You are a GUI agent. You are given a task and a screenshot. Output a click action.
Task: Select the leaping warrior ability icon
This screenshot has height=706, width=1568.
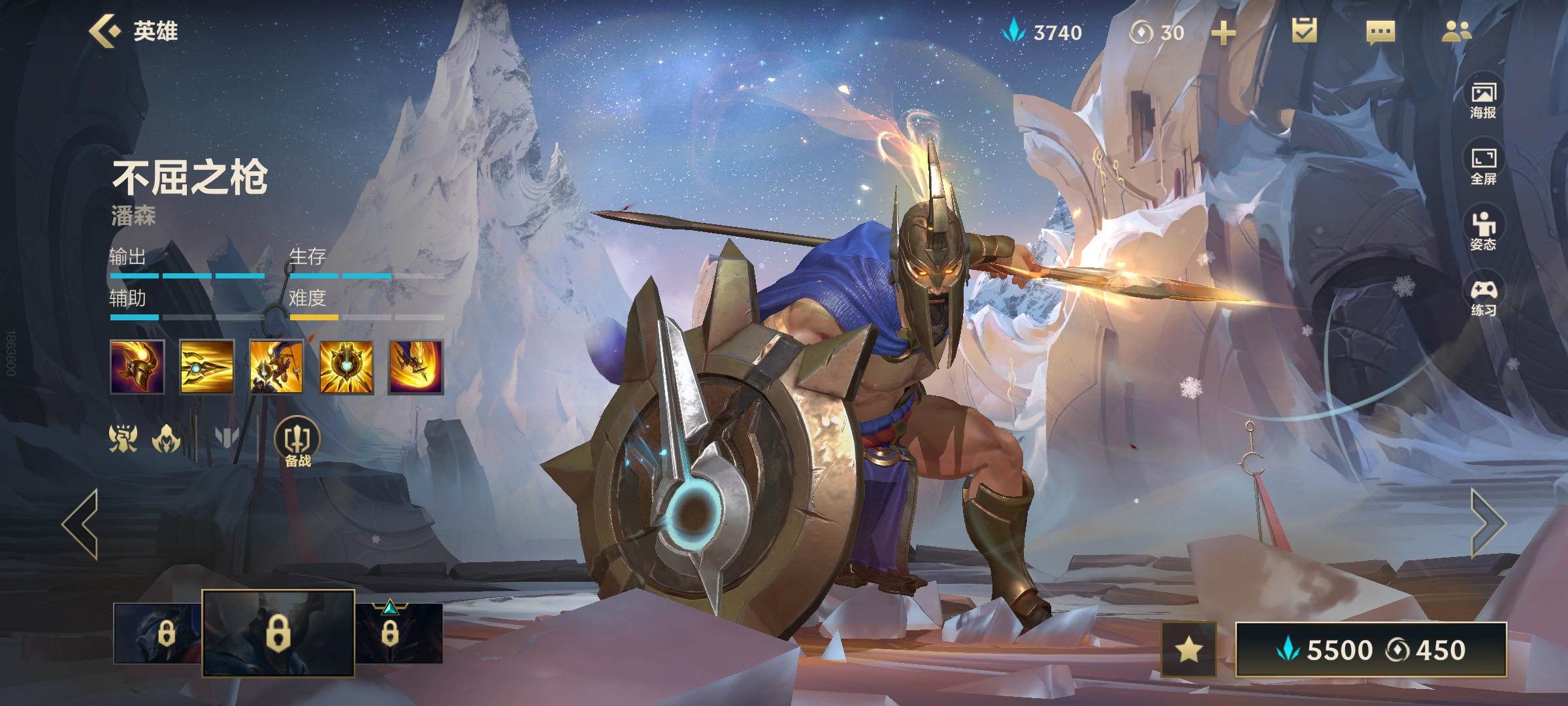(x=276, y=367)
